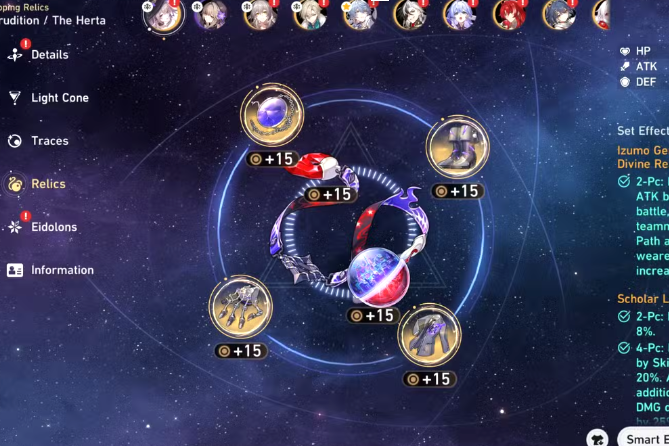Image resolution: width=669 pixels, height=446 pixels.
Task: Go to the Light Cone page
Action: pyautogui.click(x=59, y=98)
